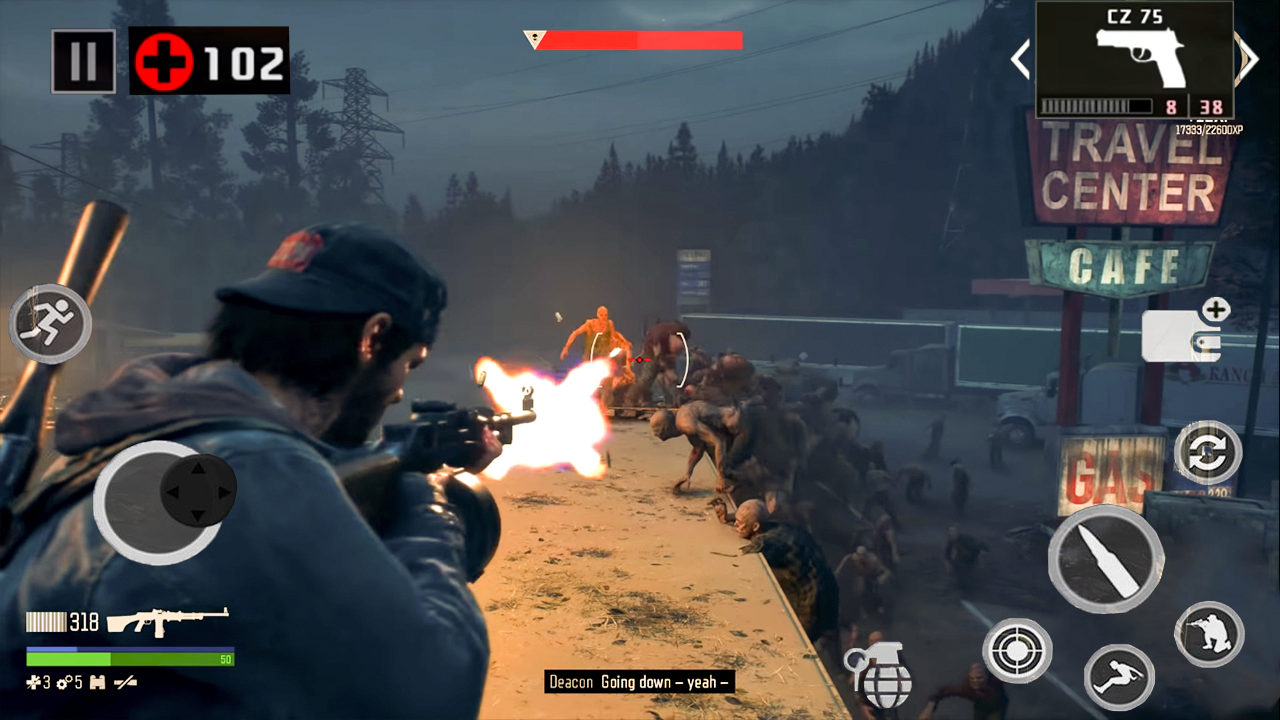The width and height of the screenshot is (1280, 720).
Task: Toggle the aim crosshair mode
Action: (x=1016, y=650)
